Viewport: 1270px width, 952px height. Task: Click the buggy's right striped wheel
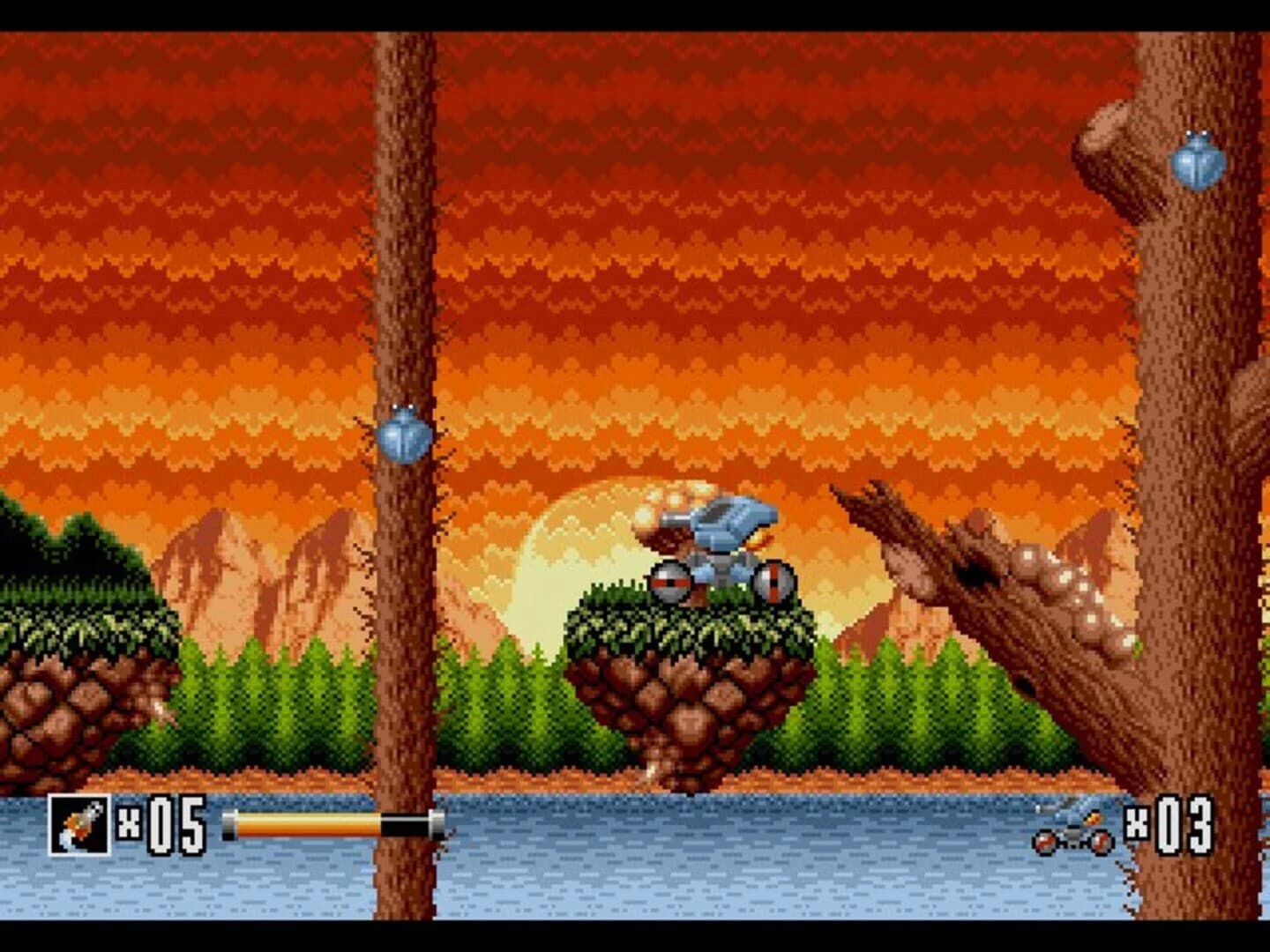[x=770, y=584]
